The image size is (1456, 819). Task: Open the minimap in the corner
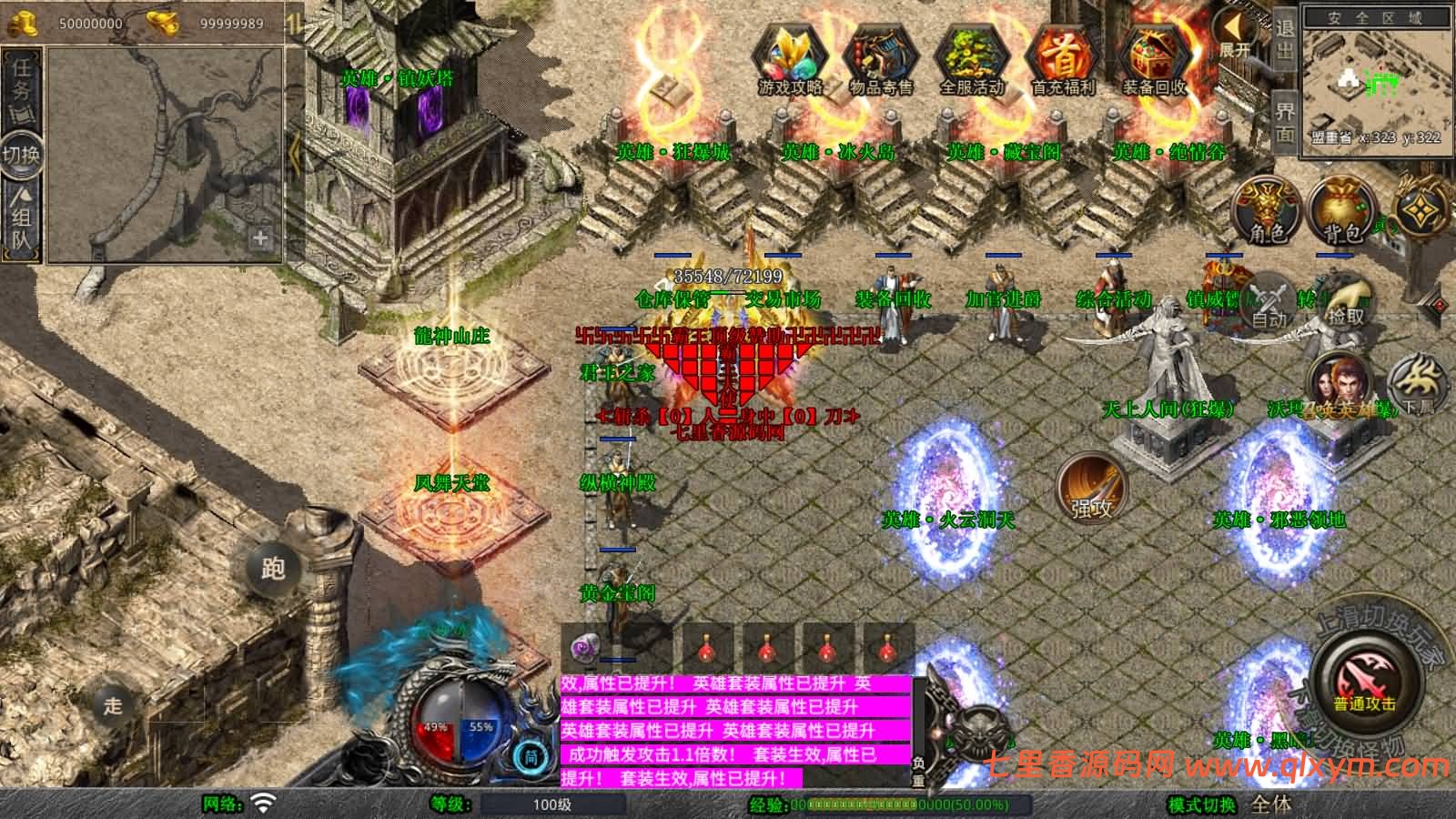click(x=1375, y=86)
